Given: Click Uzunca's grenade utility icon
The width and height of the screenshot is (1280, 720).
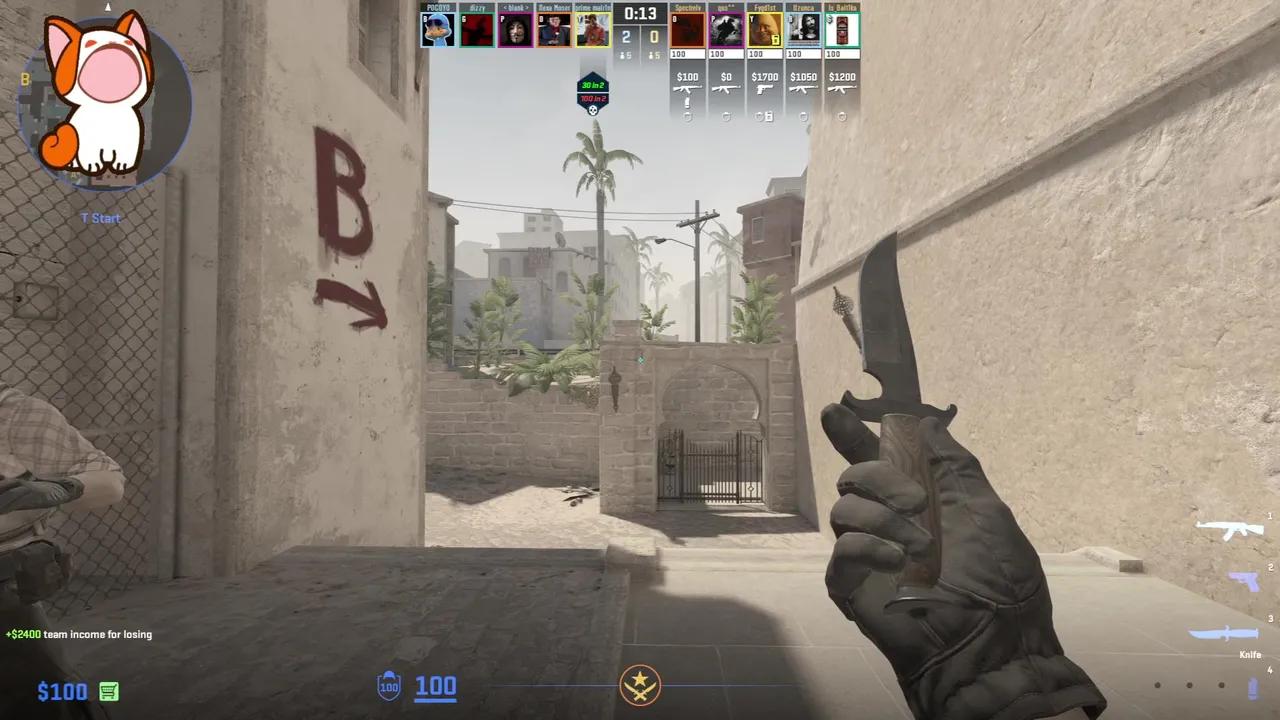Looking at the screenshot, I should tap(804, 116).
